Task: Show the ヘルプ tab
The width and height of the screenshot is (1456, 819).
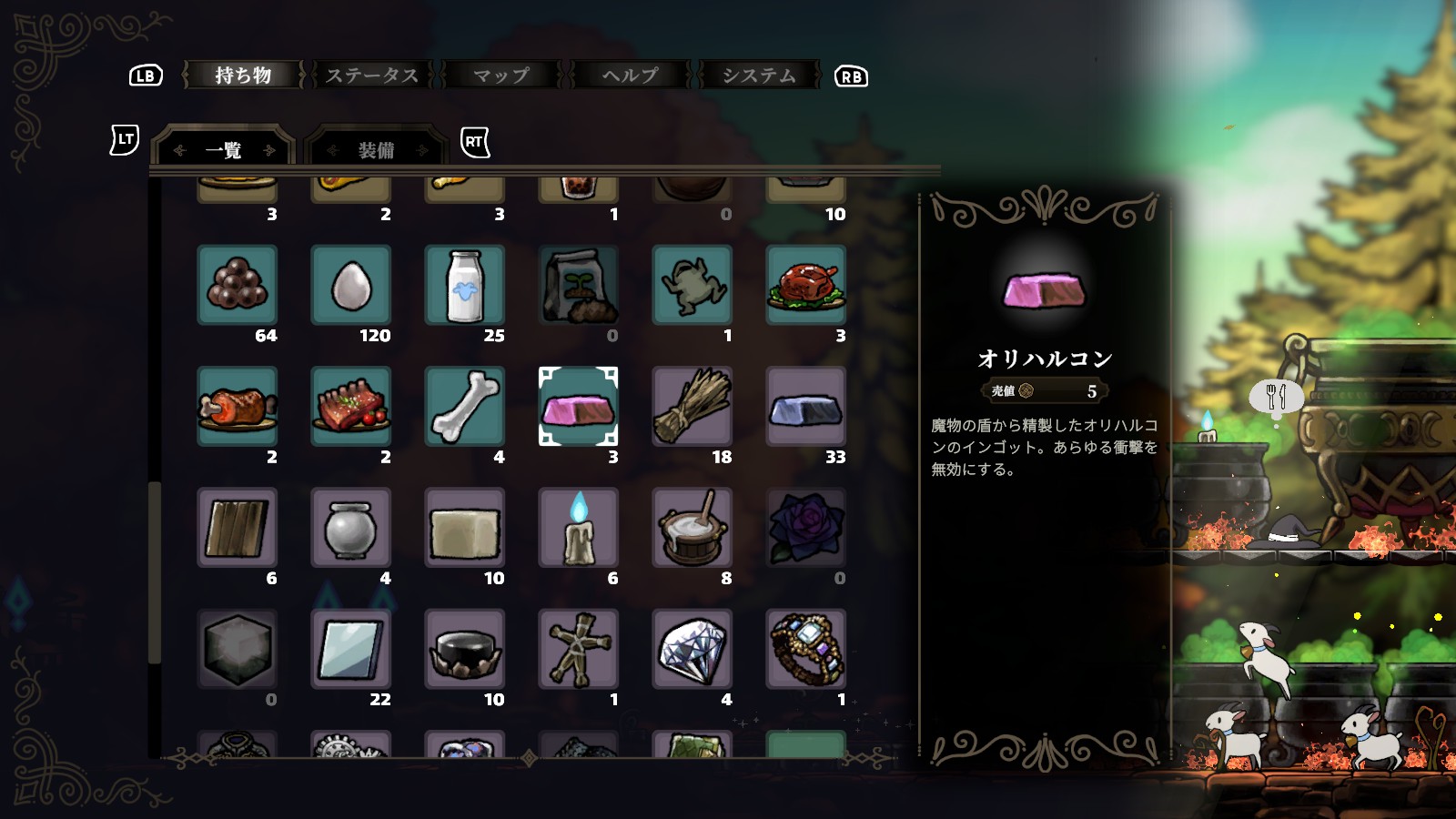Action: [x=630, y=76]
